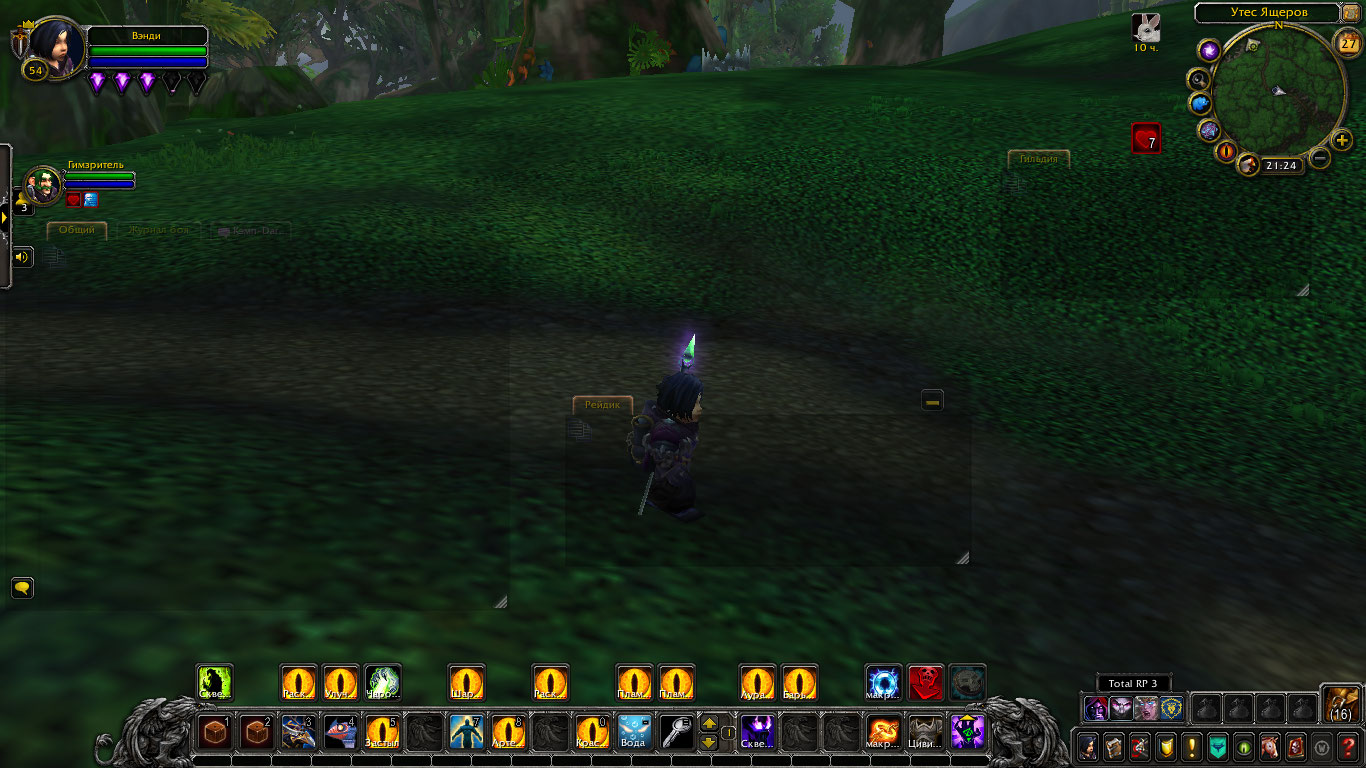The image size is (1366, 768).
Task: Click the chat speech bubble button
Action: [22, 587]
